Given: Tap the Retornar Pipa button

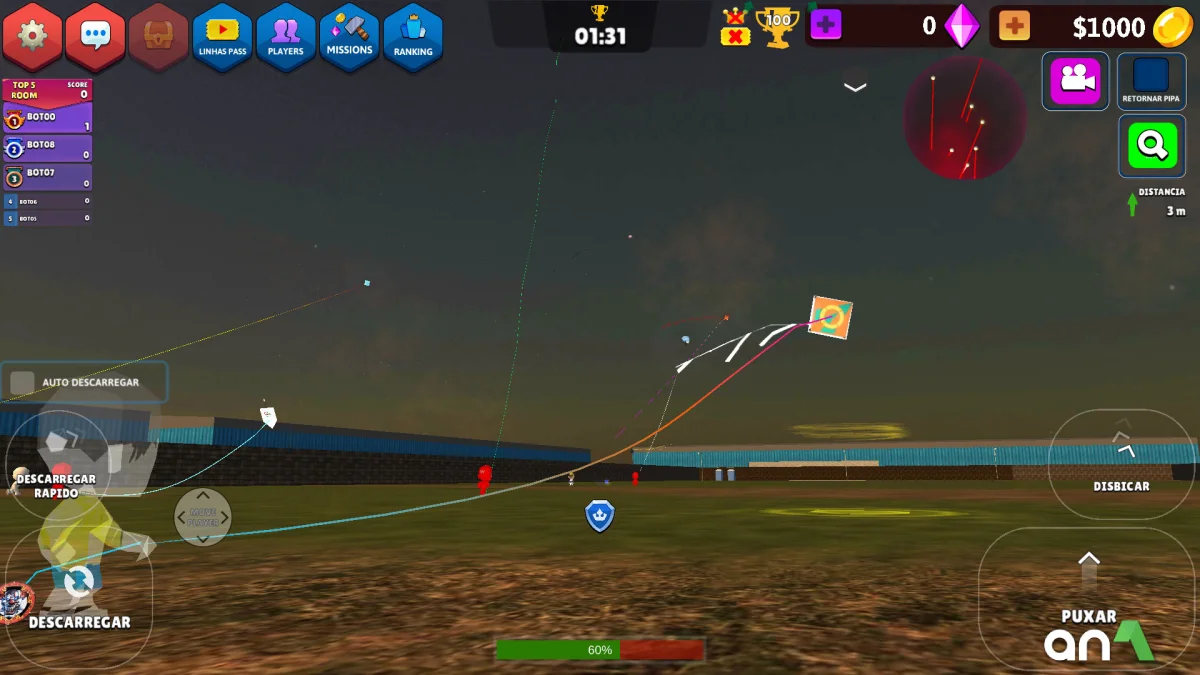Looking at the screenshot, I should [1151, 80].
